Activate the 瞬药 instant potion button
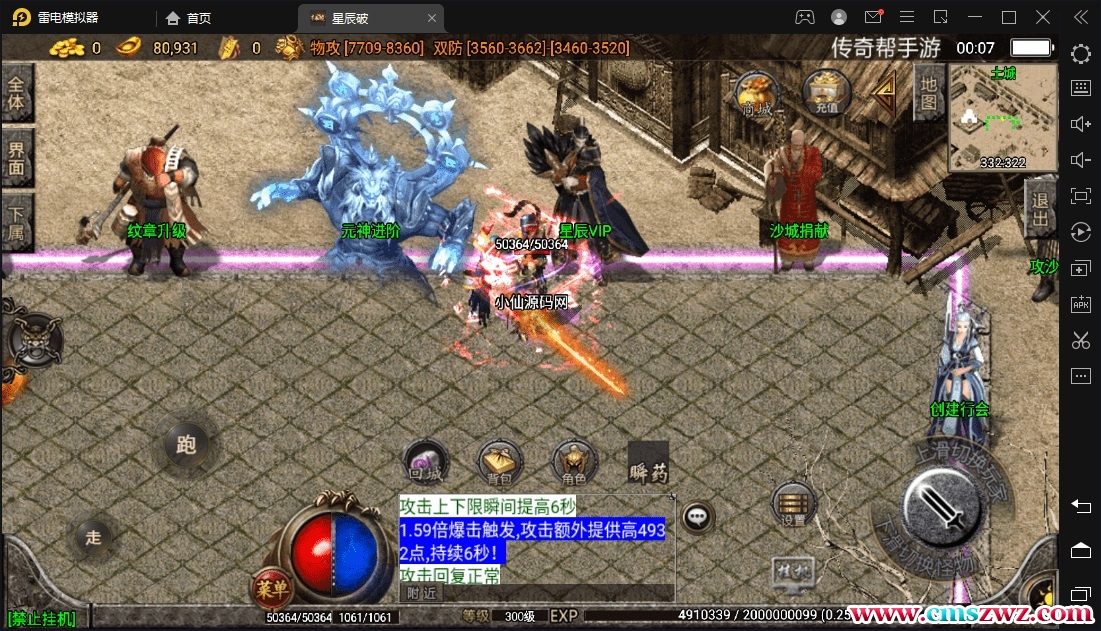Screen dimensions: 1101x631 (648, 463)
